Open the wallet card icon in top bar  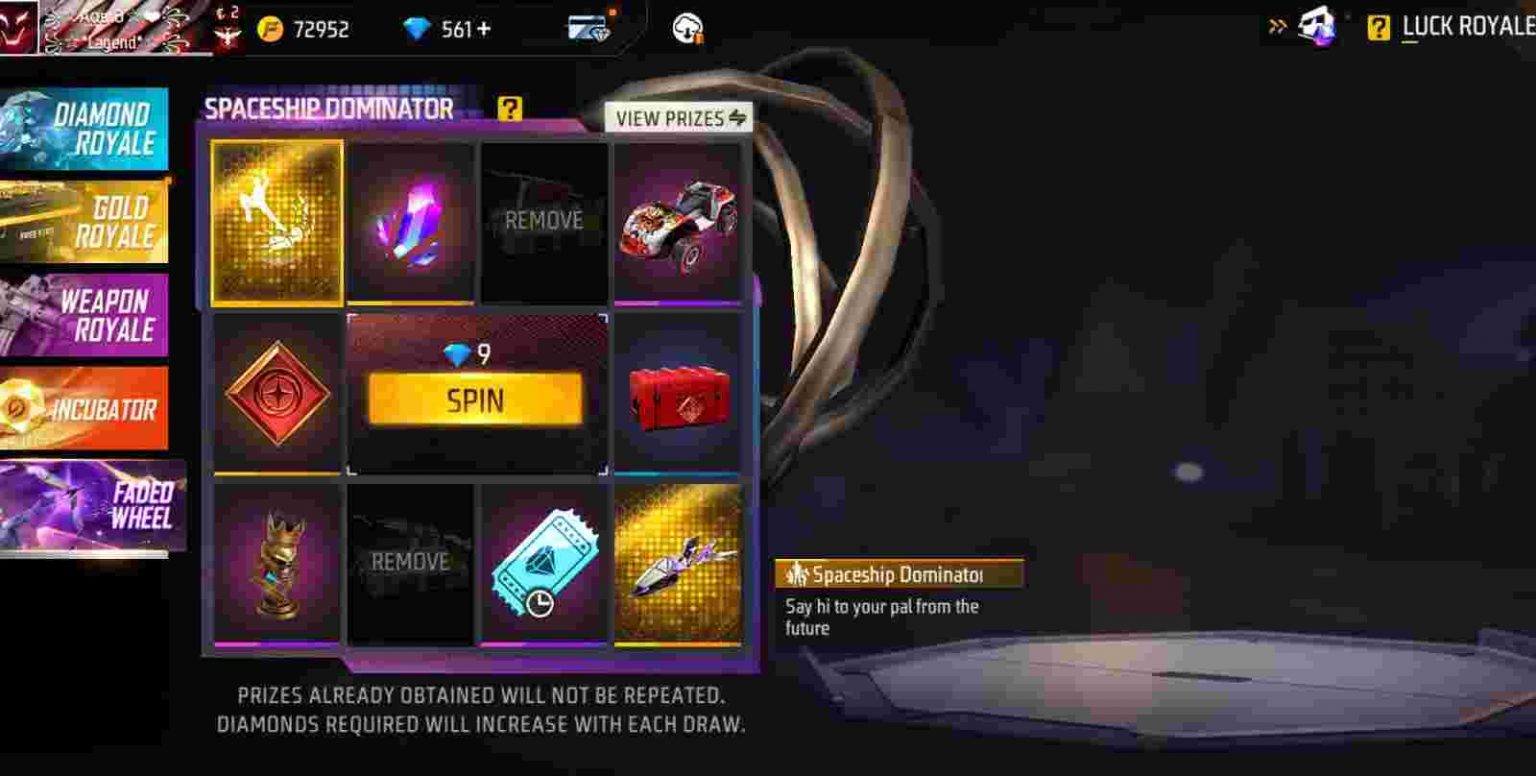tap(588, 27)
